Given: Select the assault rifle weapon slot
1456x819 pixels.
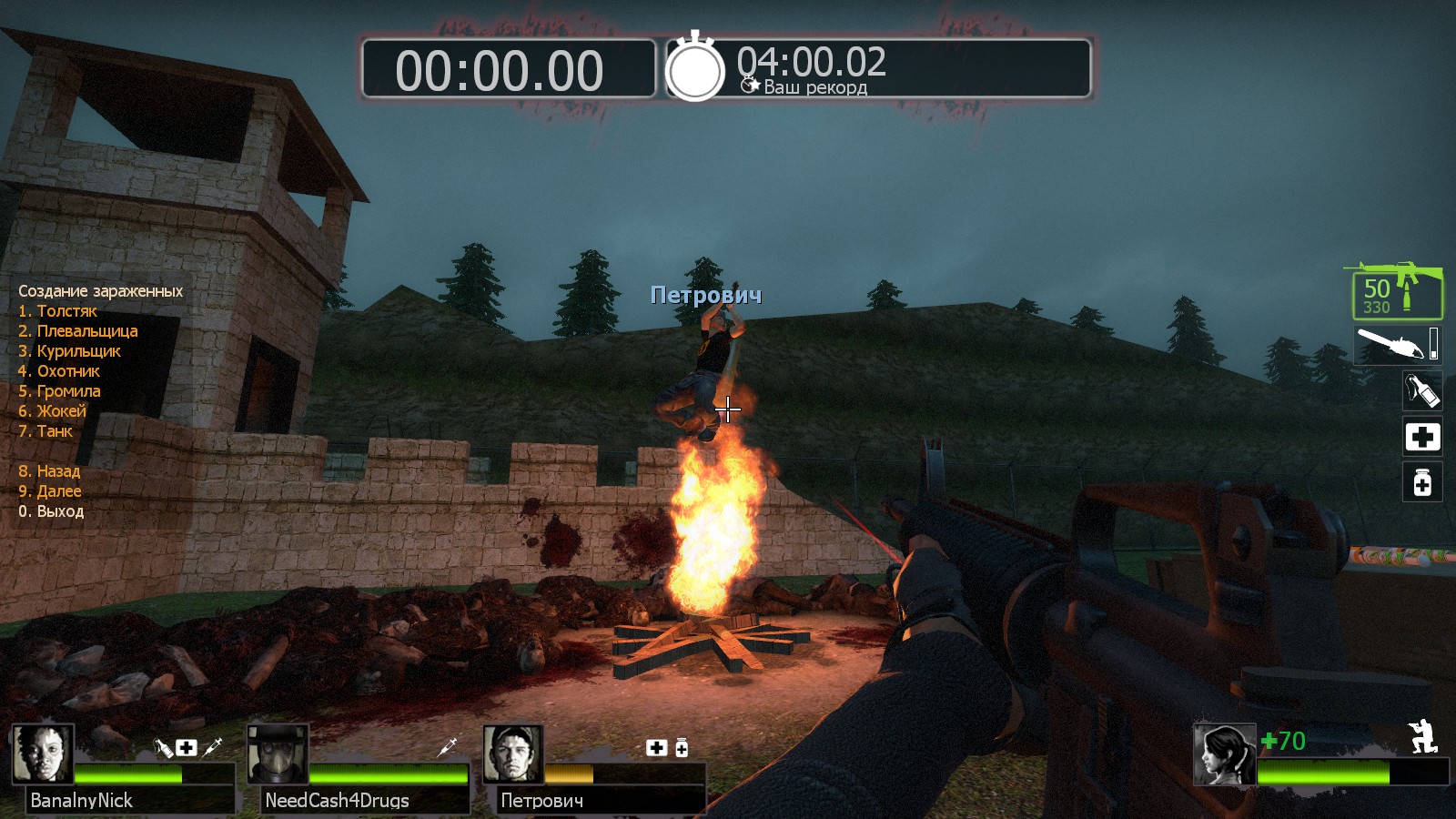Looking at the screenshot, I should [1397, 291].
